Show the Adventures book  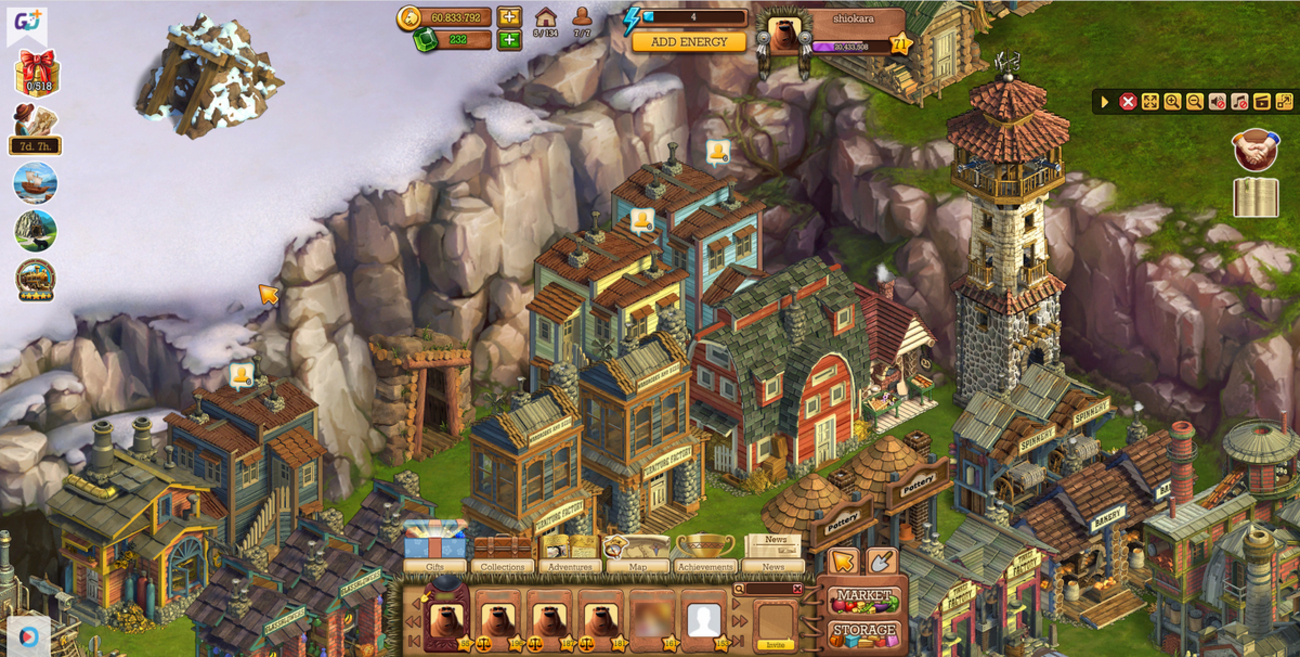click(569, 553)
